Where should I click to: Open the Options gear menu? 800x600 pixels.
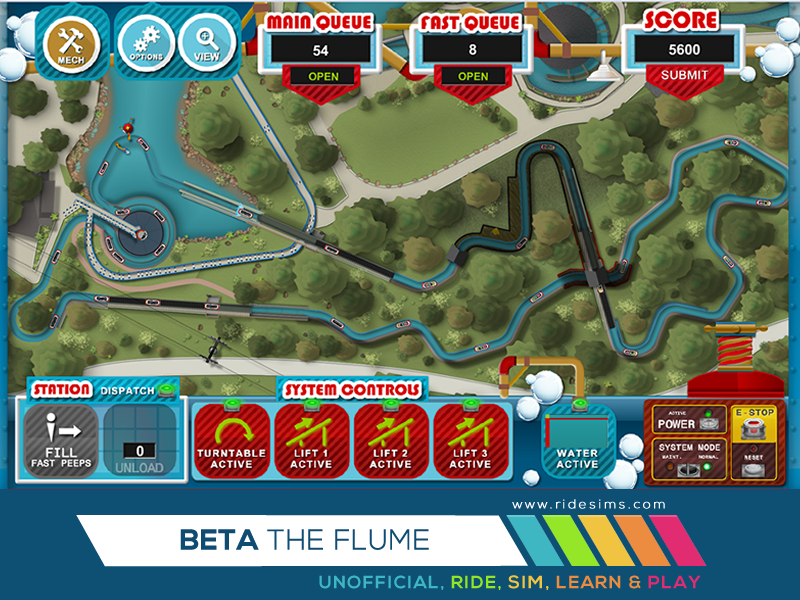pyautogui.click(x=140, y=43)
